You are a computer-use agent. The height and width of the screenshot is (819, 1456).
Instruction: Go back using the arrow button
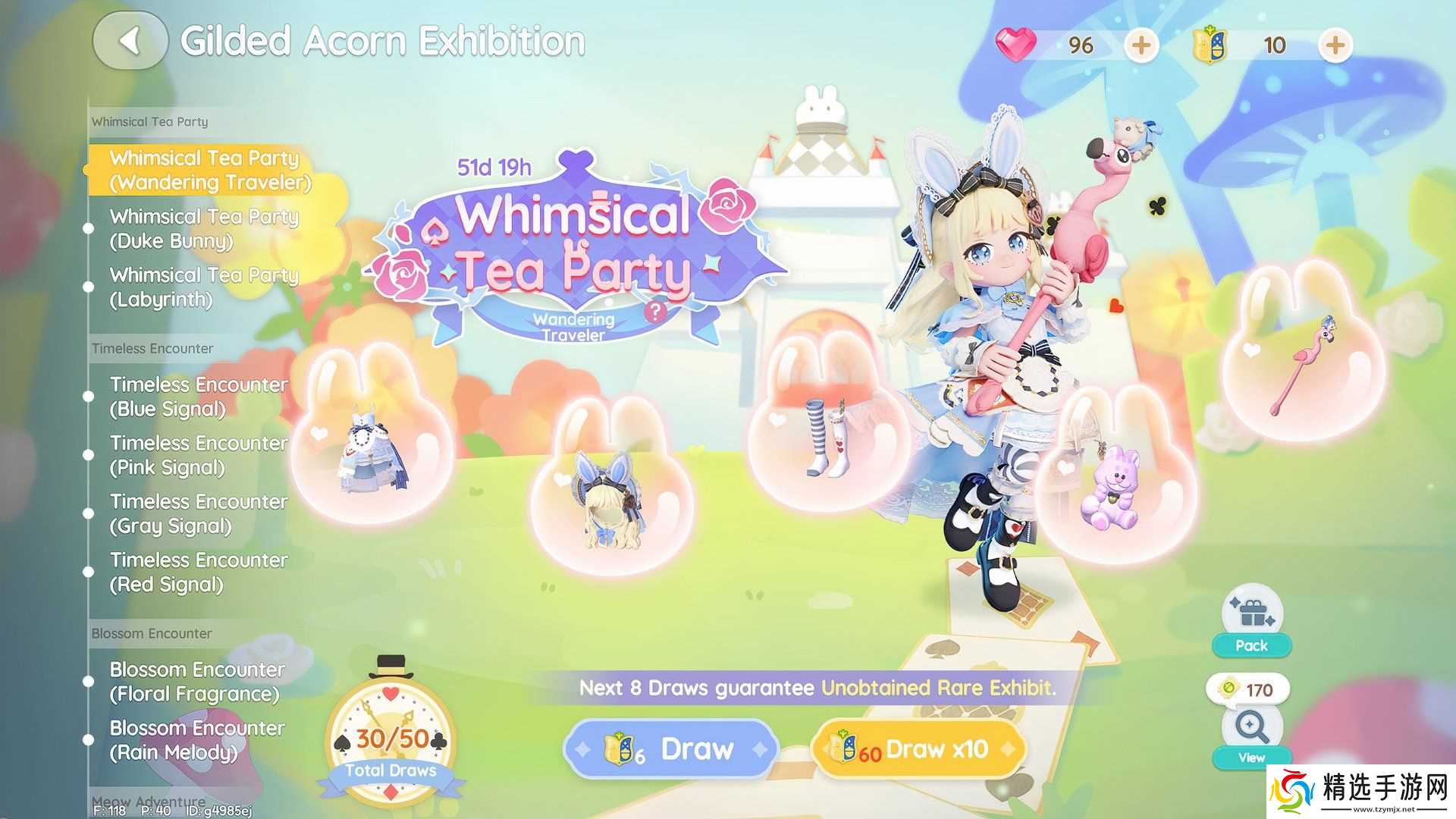point(130,42)
